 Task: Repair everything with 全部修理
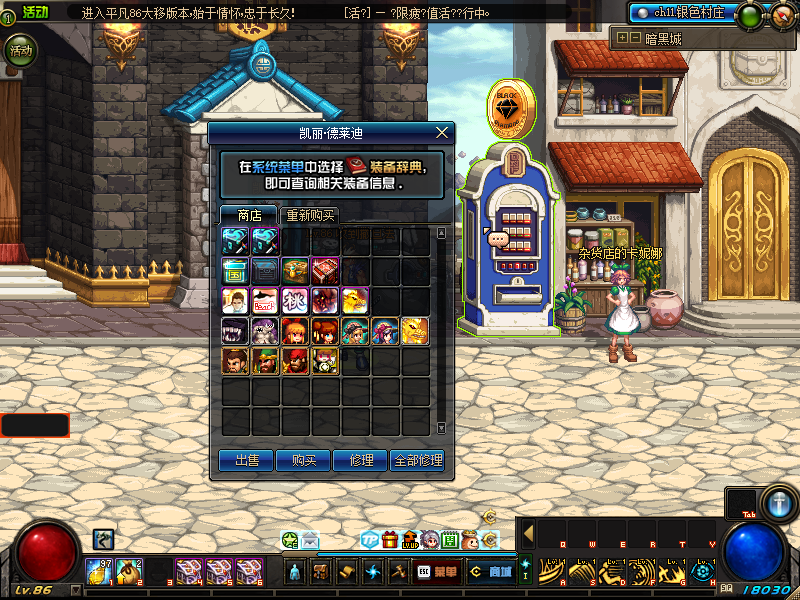pos(418,460)
